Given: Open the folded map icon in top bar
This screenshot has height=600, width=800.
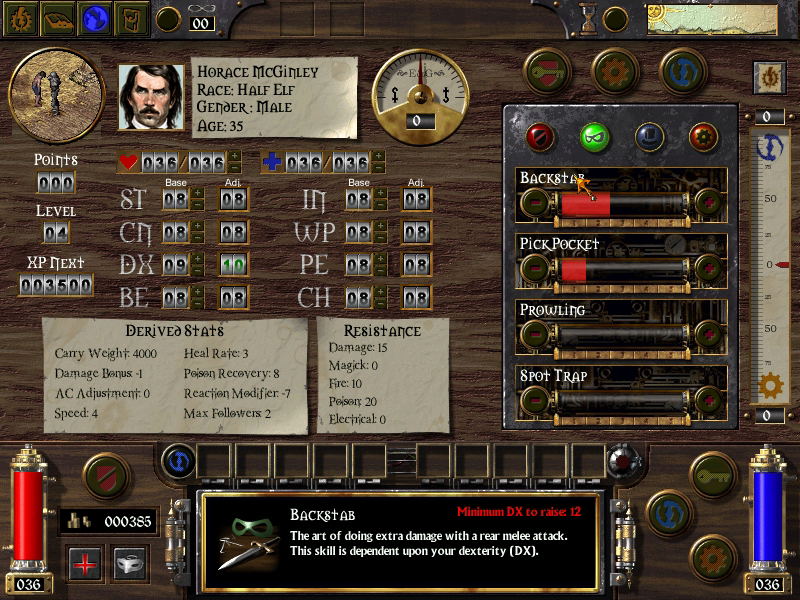Looking at the screenshot, I should click(58, 18).
